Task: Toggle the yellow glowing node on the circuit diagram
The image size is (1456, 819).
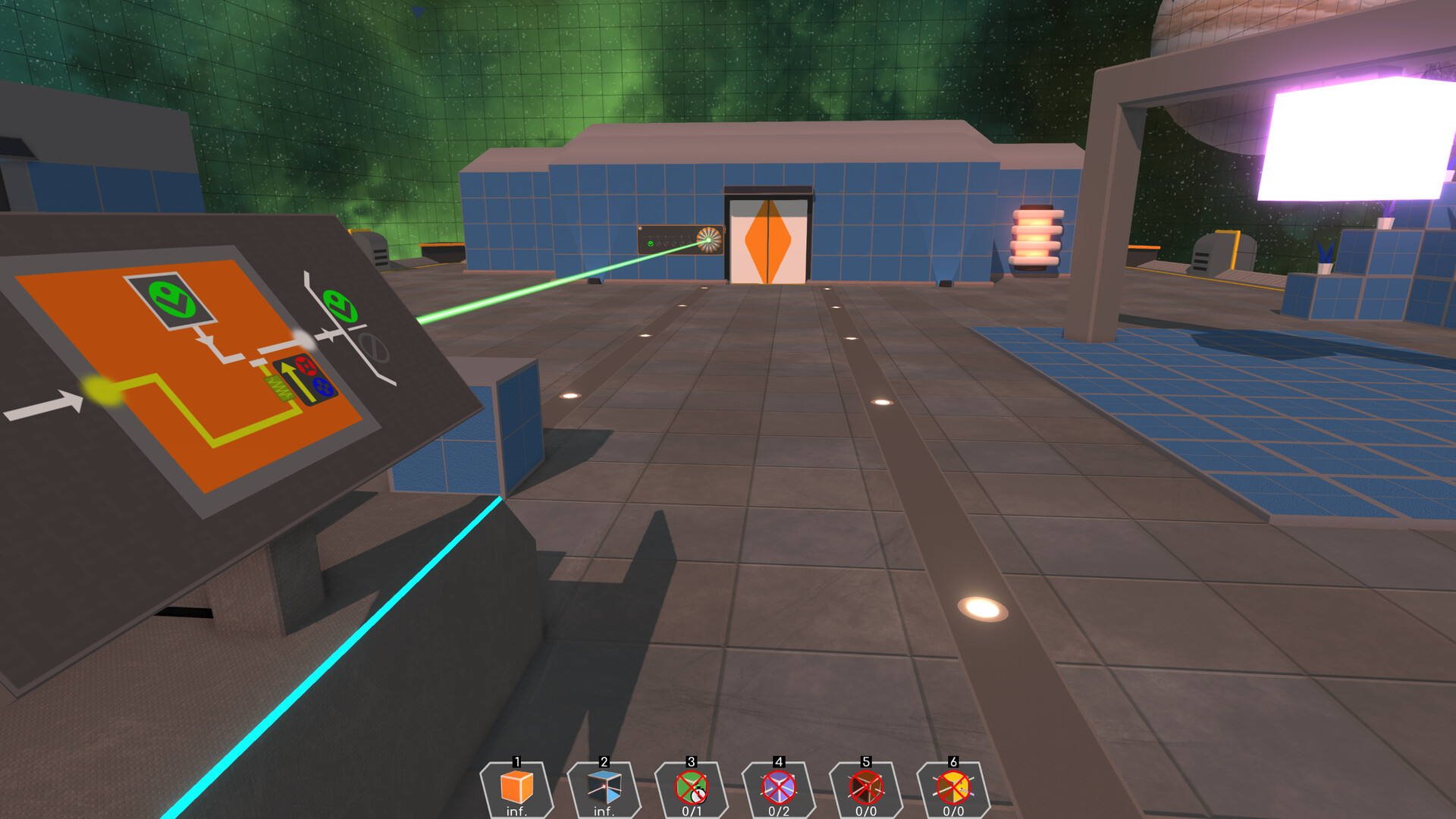Action: pos(99,391)
